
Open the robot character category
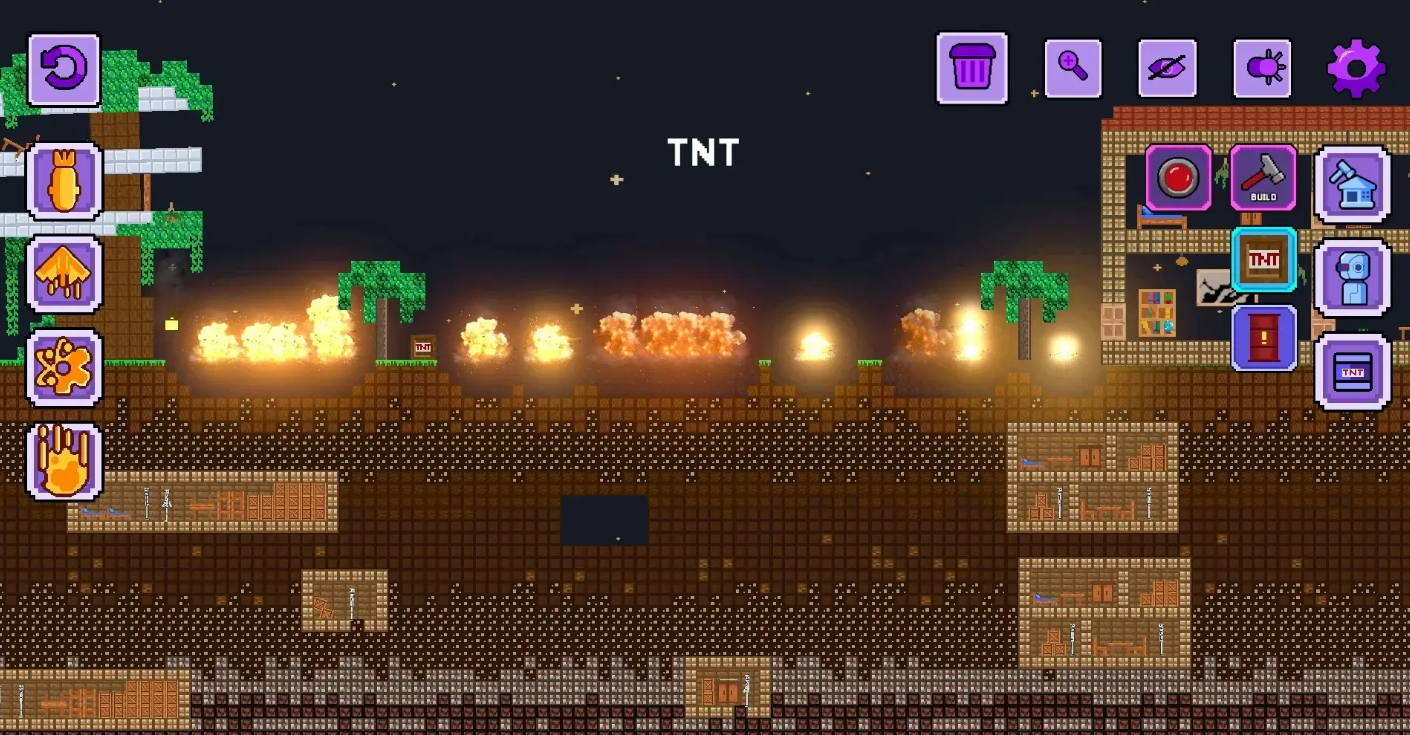tap(1352, 277)
